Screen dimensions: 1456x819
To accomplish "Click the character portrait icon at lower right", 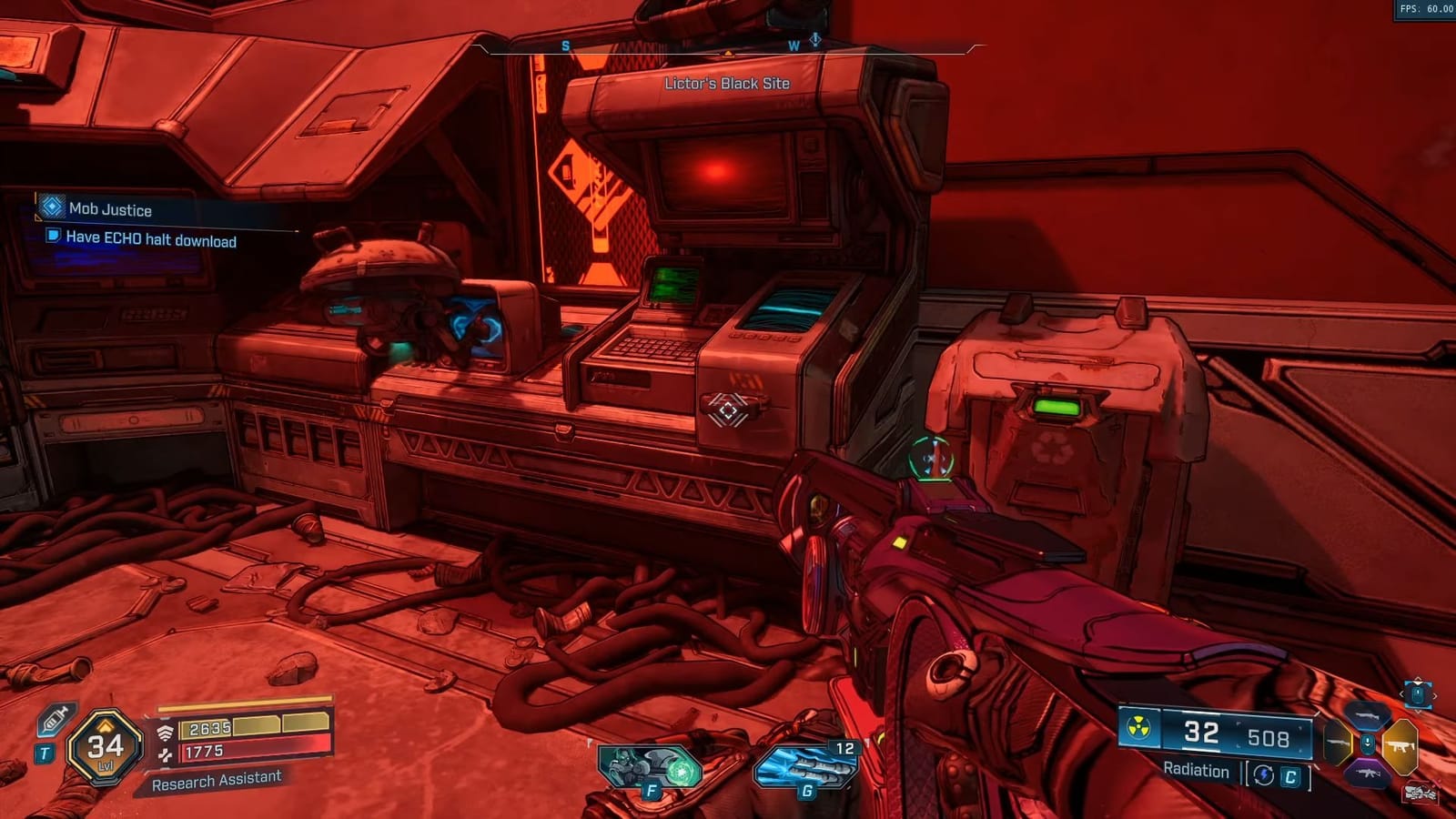I will [1421, 793].
